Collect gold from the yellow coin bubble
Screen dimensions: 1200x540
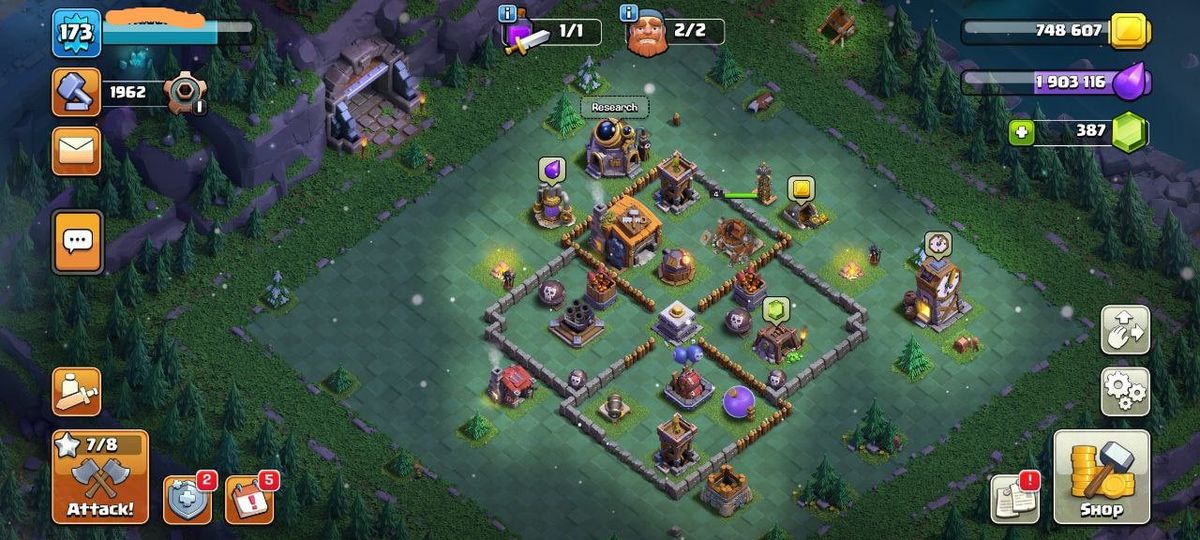click(x=799, y=188)
